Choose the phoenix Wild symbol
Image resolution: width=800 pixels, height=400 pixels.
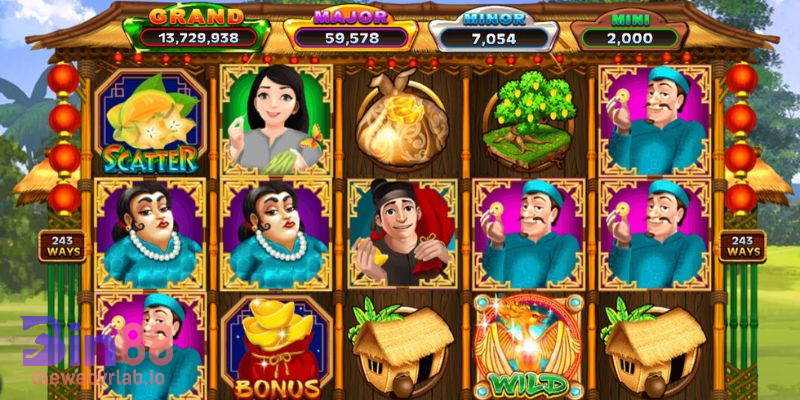528,345
